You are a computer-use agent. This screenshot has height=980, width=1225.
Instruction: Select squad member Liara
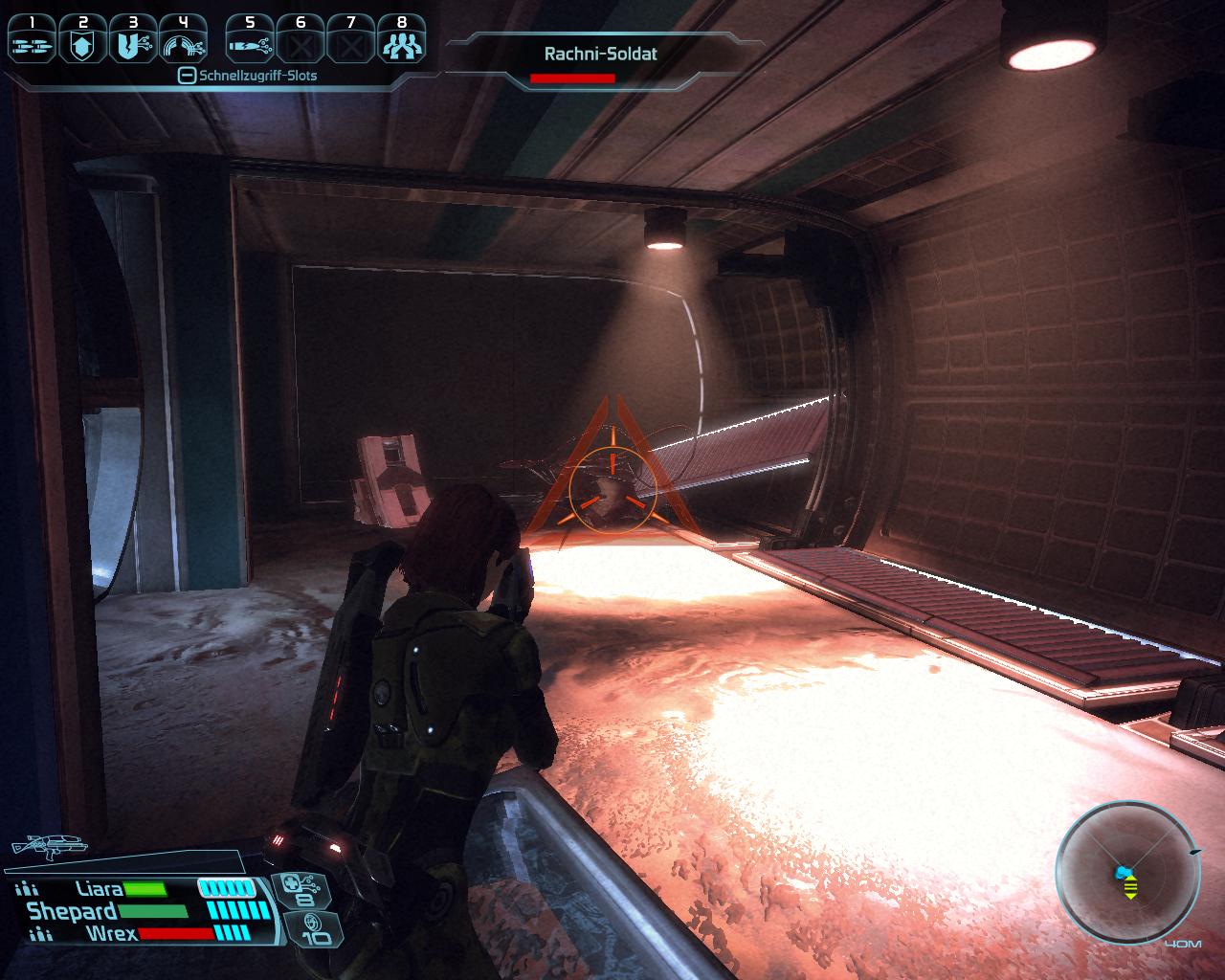point(100,889)
